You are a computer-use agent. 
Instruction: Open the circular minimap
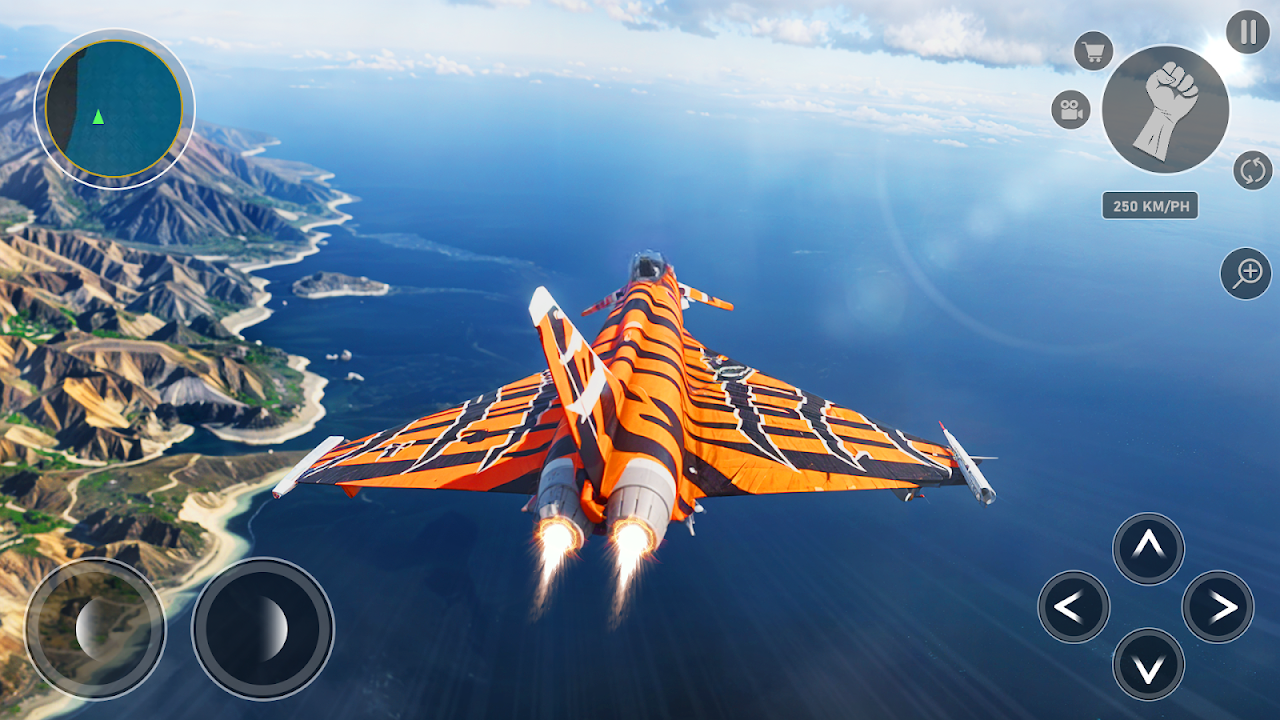coord(114,108)
